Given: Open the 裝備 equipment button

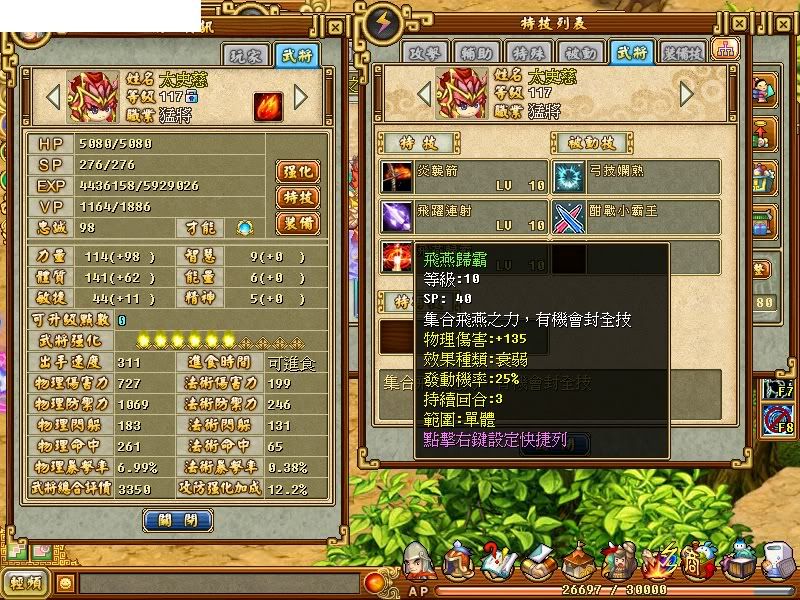Looking at the screenshot, I should (x=297, y=222).
